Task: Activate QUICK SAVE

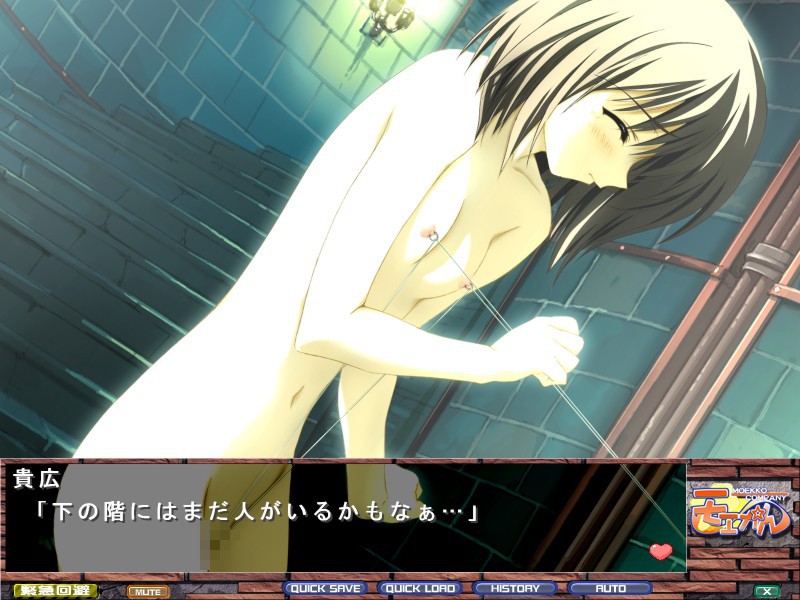Action: 325,589
